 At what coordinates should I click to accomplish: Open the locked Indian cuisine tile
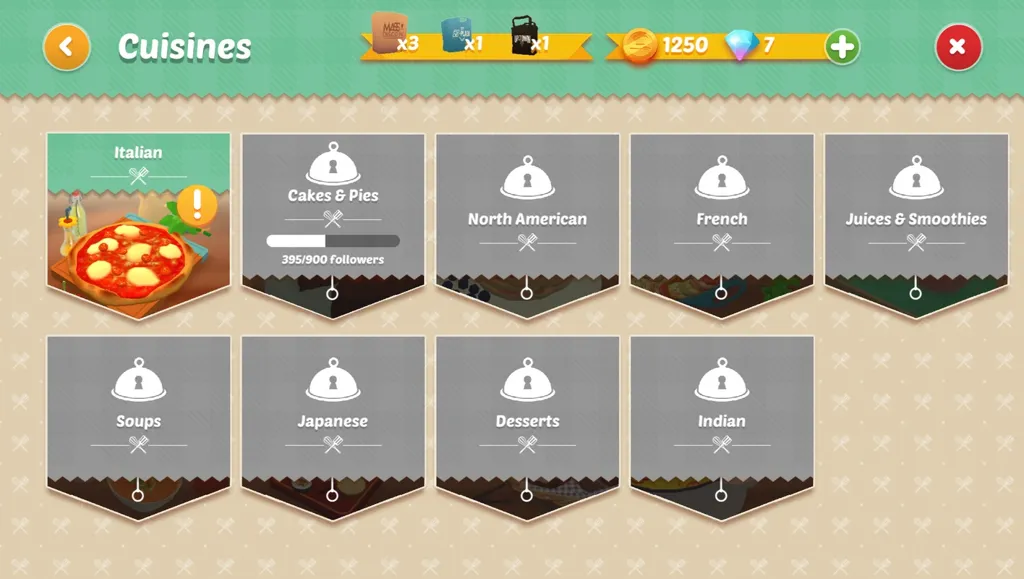(721, 422)
